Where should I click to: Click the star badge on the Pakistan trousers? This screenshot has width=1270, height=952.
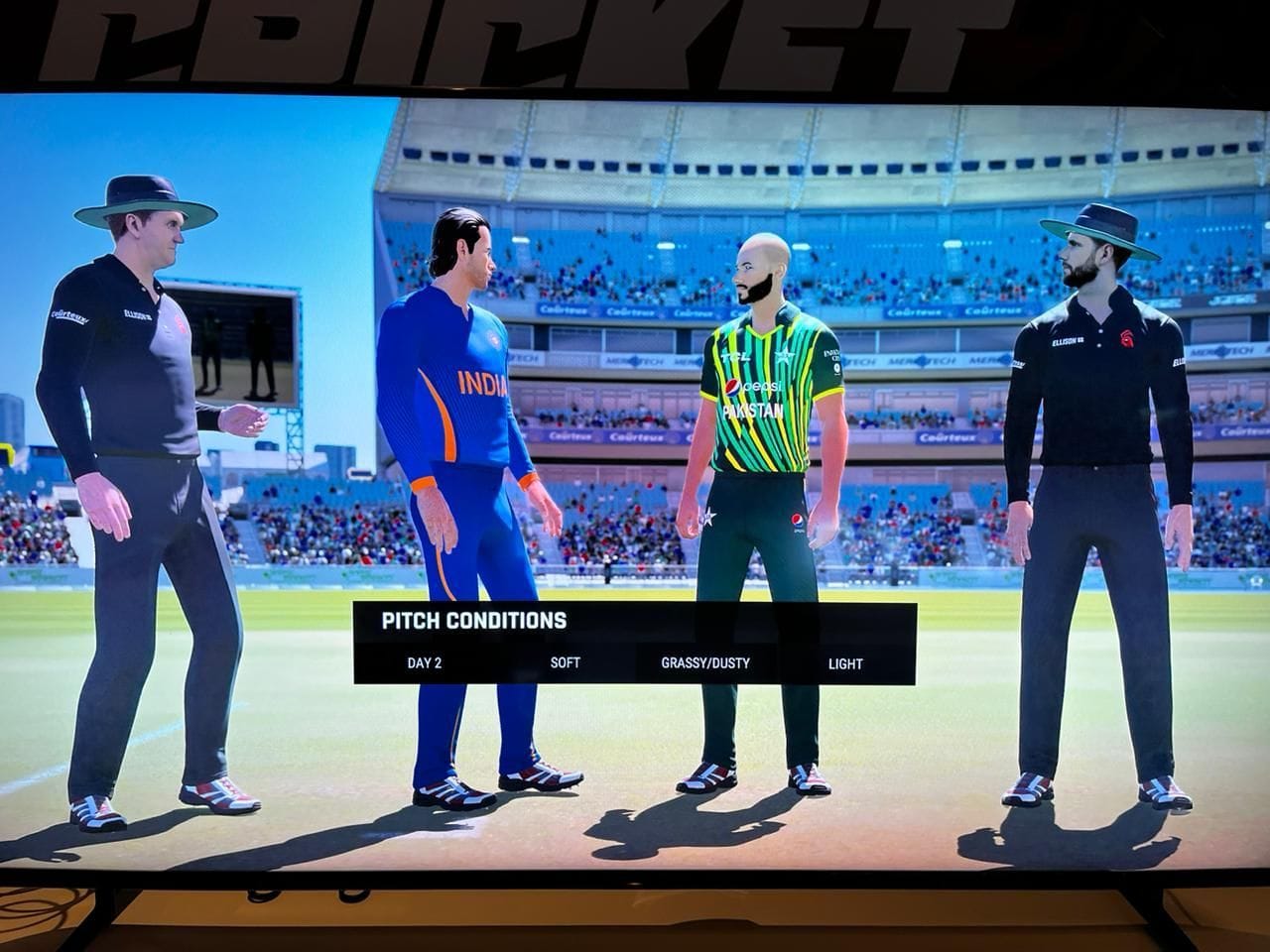707,516
